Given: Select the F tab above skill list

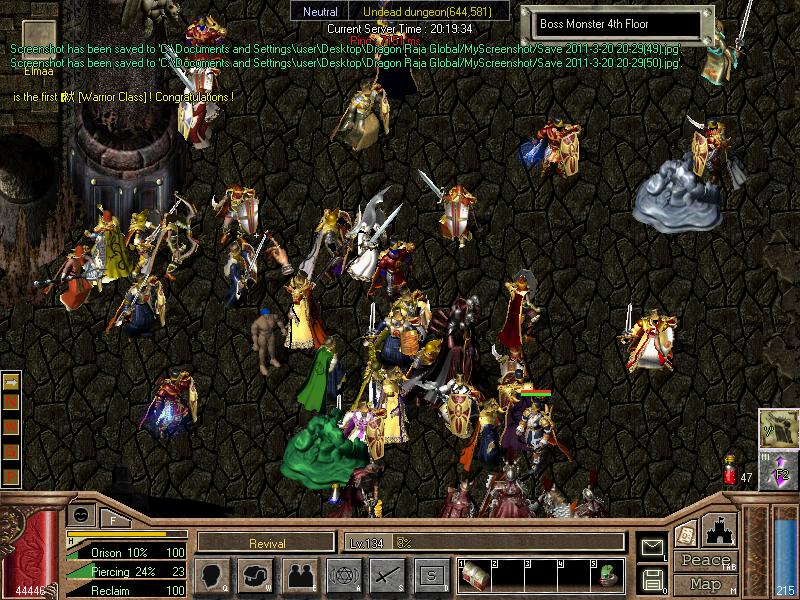Looking at the screenshot, I should [x=113, y=520].
